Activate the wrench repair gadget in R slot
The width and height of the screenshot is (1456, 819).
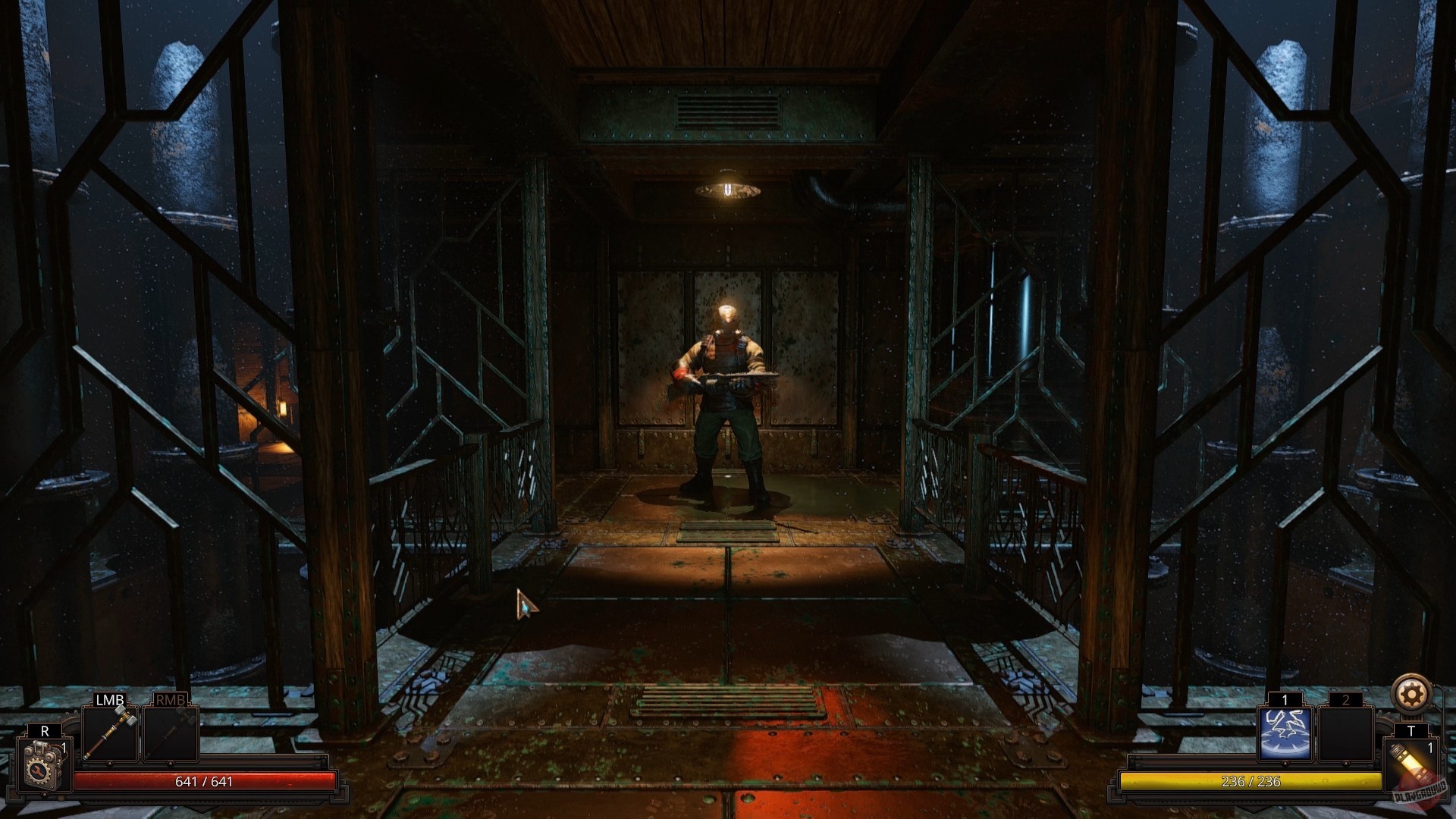[42, 764]
